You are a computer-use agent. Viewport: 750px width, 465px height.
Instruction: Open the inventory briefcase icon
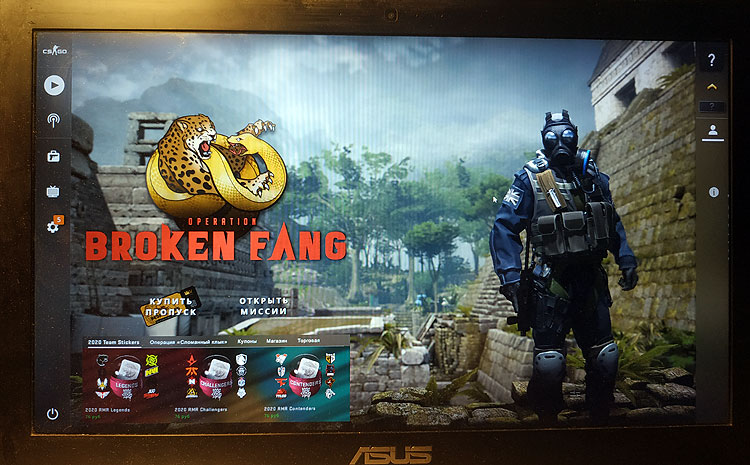click(x=54, y=157)
